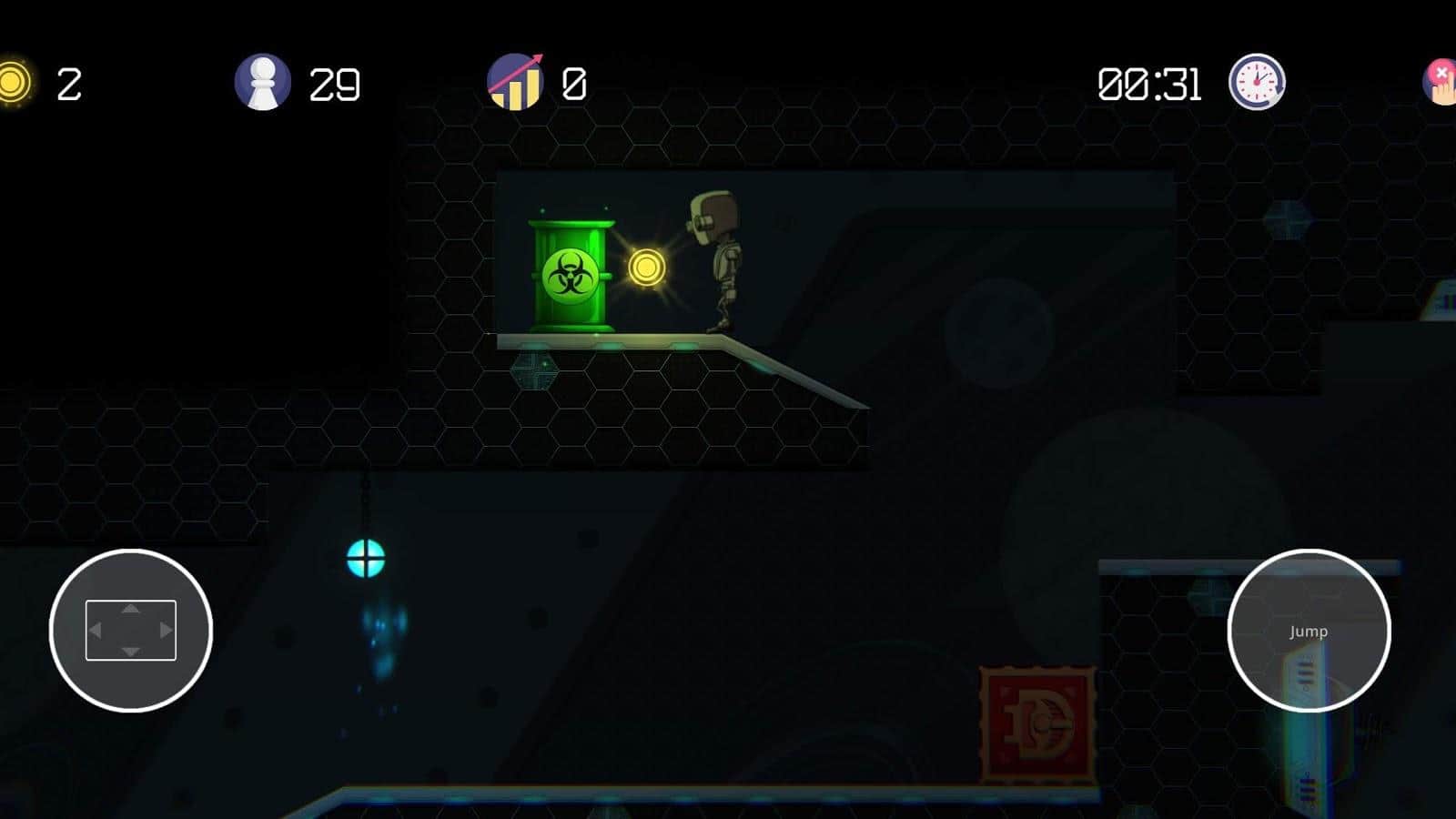Toggle the touch-disable hand icon

[x=1441, y=82]
